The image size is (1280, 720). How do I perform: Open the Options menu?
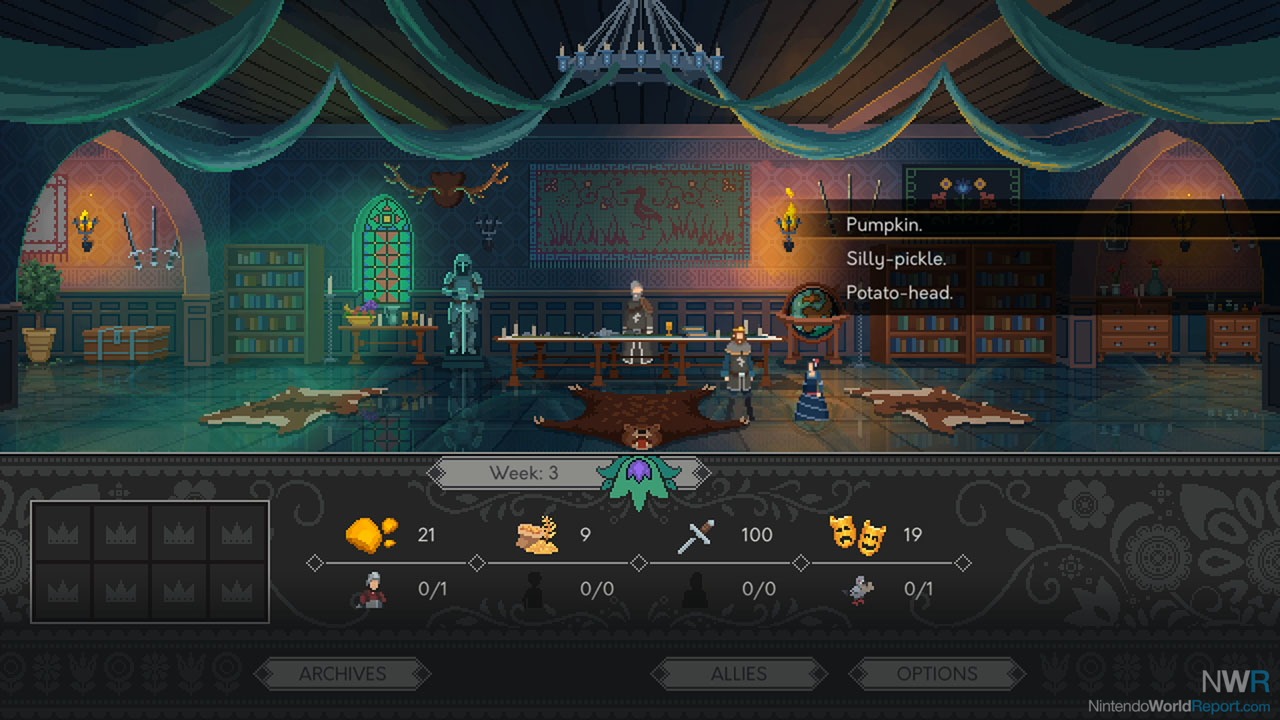(x=936, y=674)
